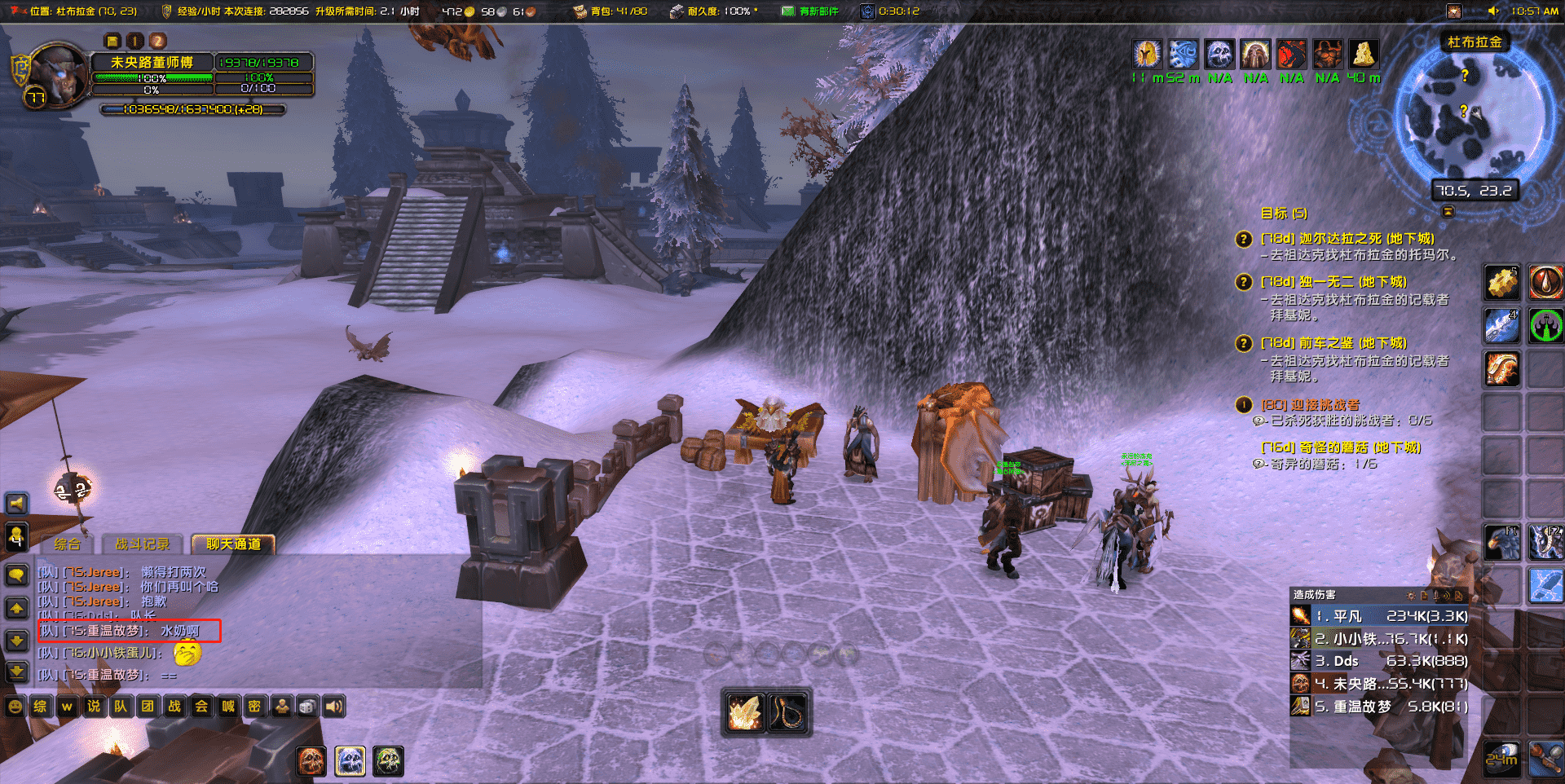Open the emoji face picker
Viewport: 1565px width, 784px height.
pyautogui.click(x=15, y=707)
